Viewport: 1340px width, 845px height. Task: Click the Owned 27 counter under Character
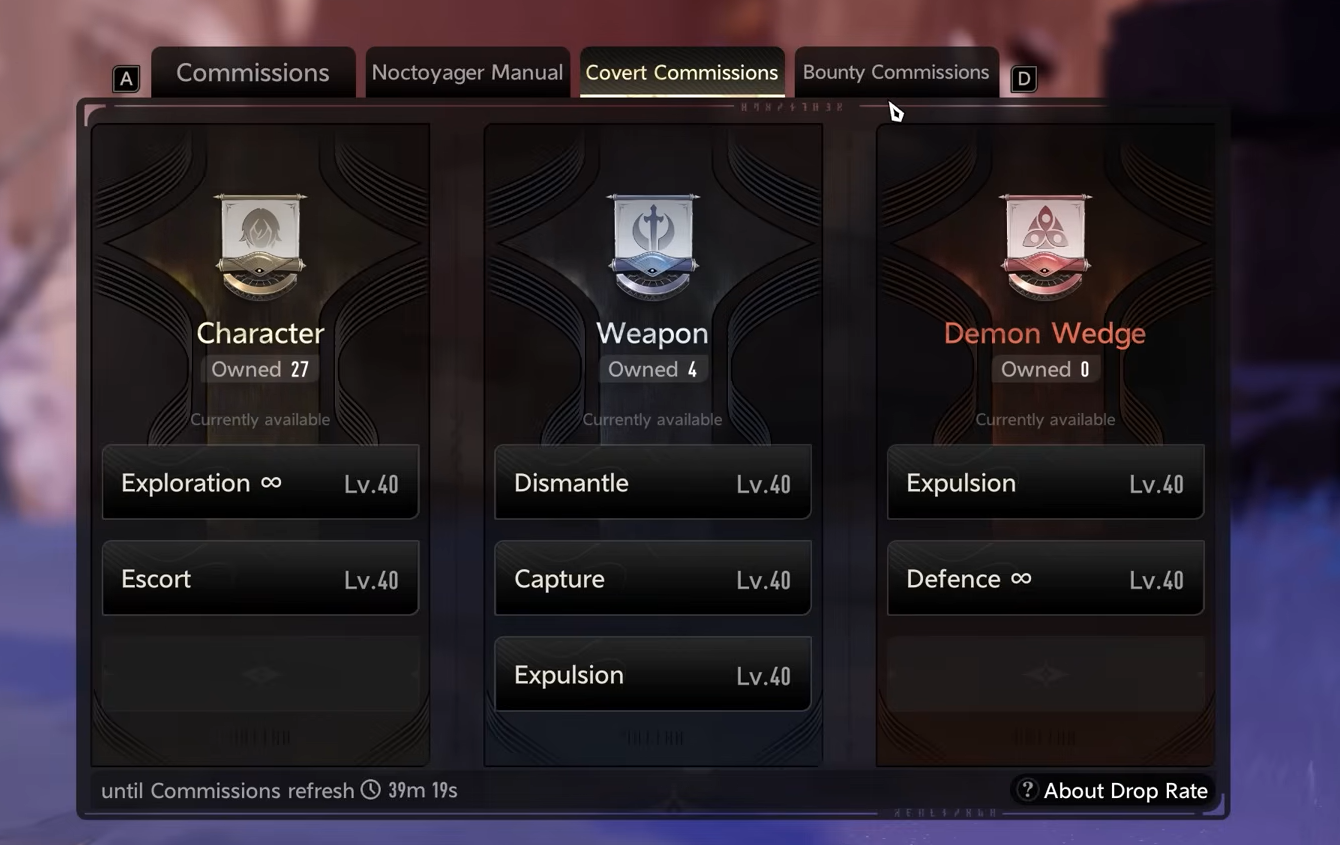click(x=259, y=369)
